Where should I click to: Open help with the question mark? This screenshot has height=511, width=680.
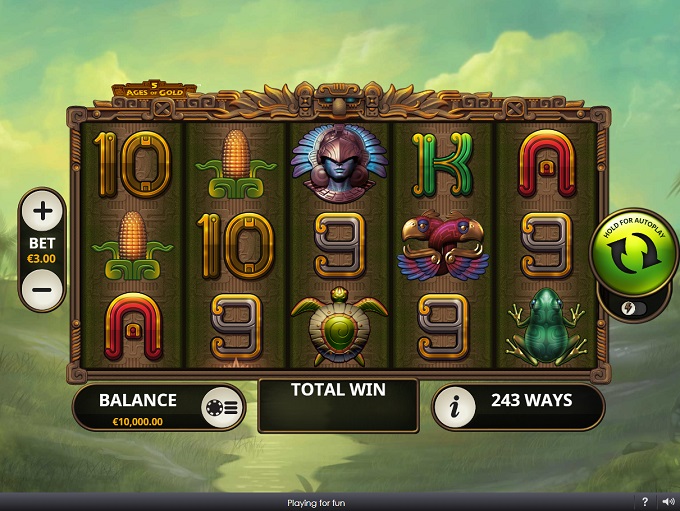click(645, 502)
